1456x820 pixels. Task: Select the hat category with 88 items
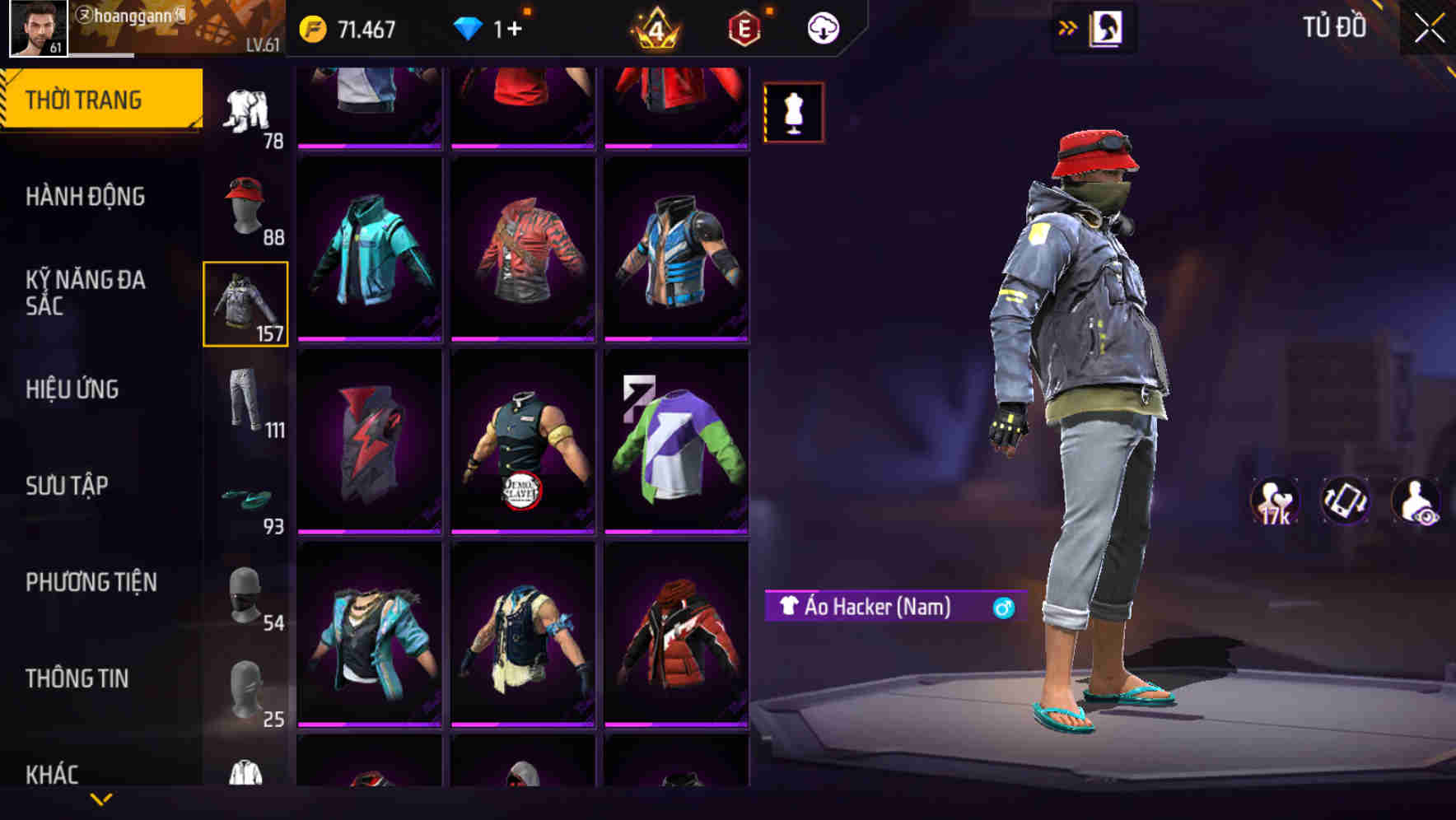pos(245,206)
